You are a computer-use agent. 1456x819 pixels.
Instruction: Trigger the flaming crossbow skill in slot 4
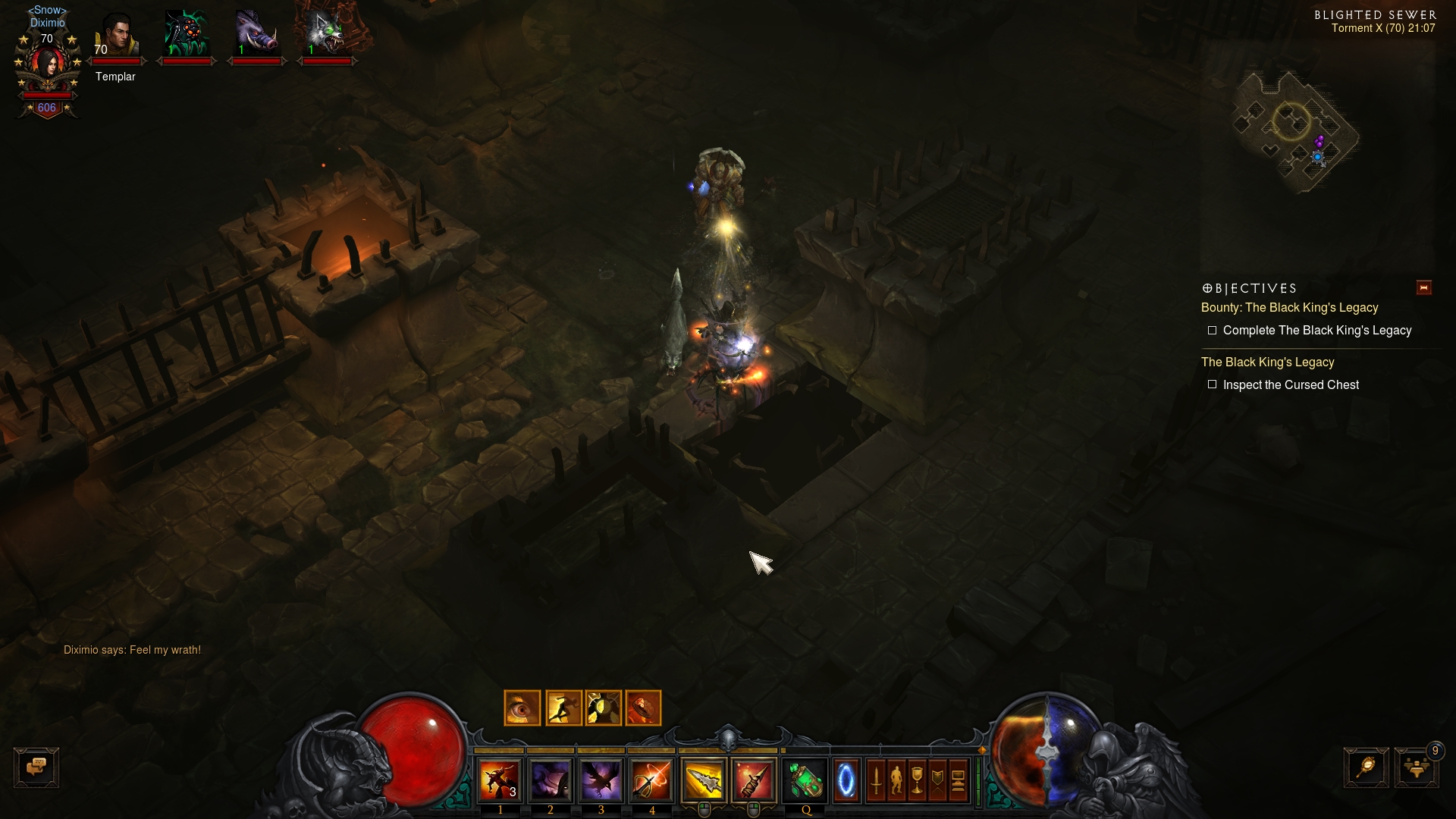pyautogui.click(x=651, y=780)
